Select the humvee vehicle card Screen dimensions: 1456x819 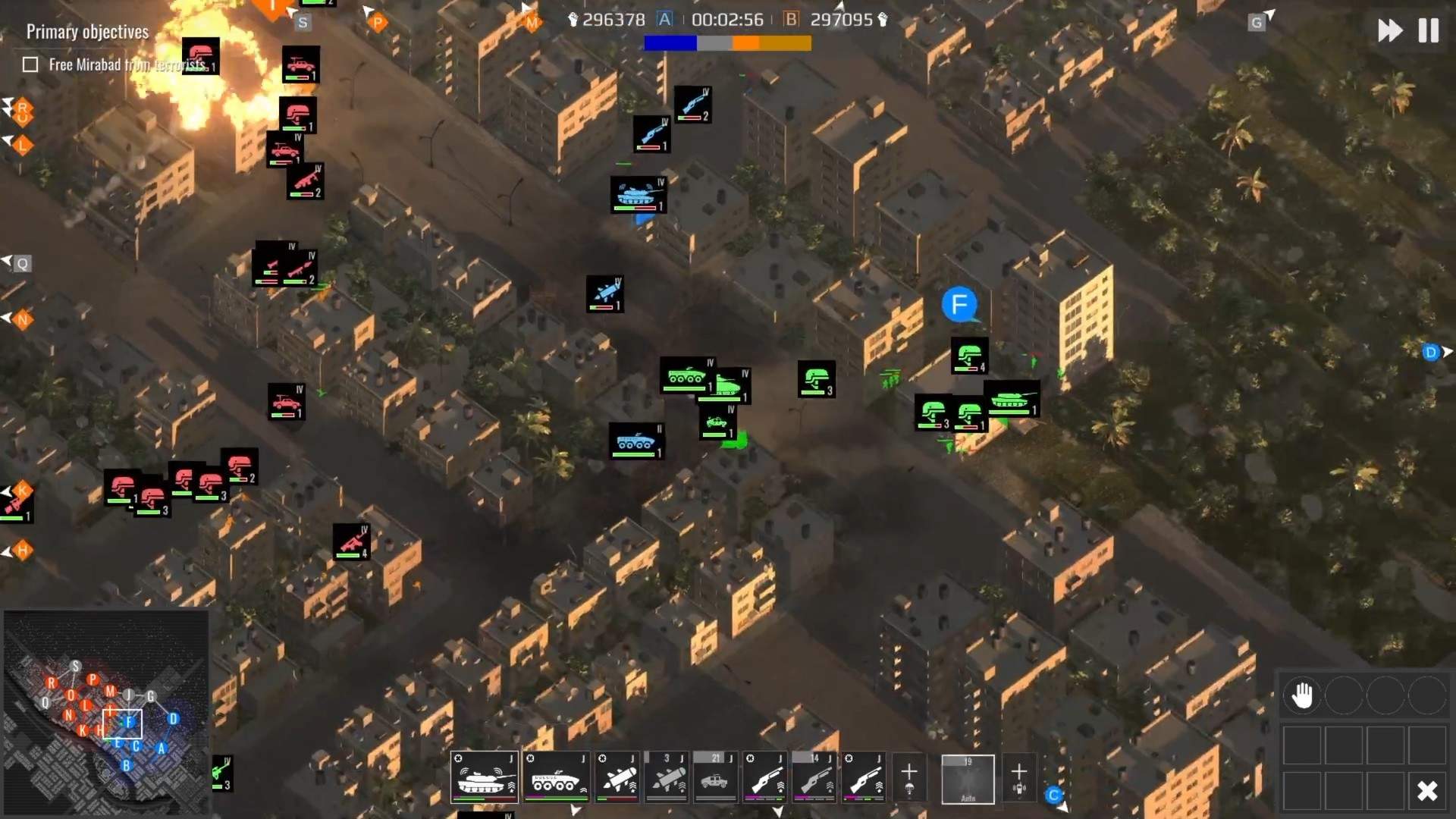tap(713, 777)
